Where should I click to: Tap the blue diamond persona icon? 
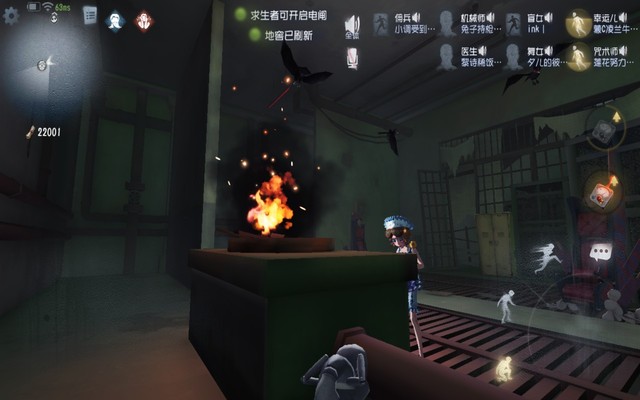point(115,20)
